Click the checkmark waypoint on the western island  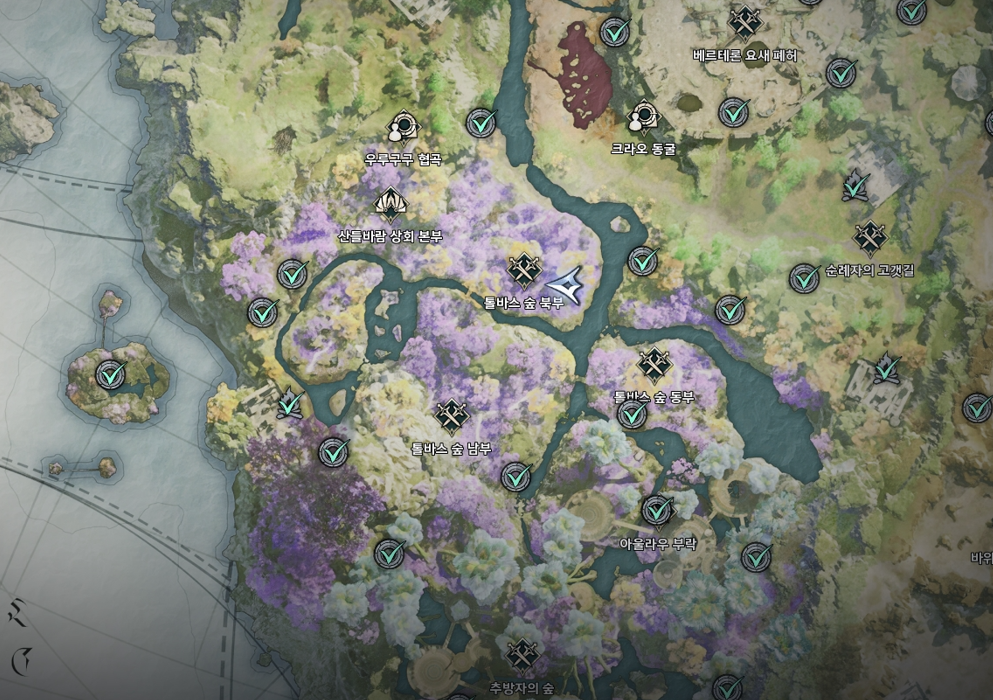click(111, 376)
